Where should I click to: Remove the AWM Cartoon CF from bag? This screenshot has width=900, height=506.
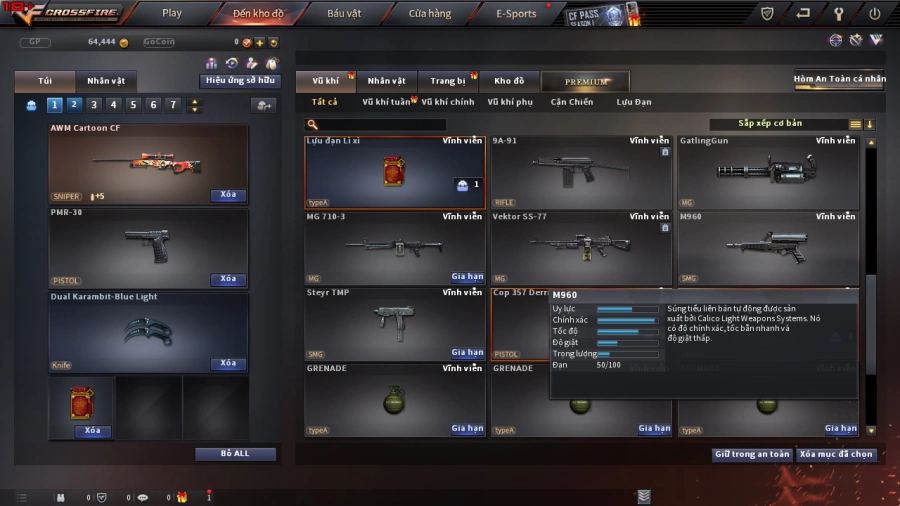[x=228, y=195]
